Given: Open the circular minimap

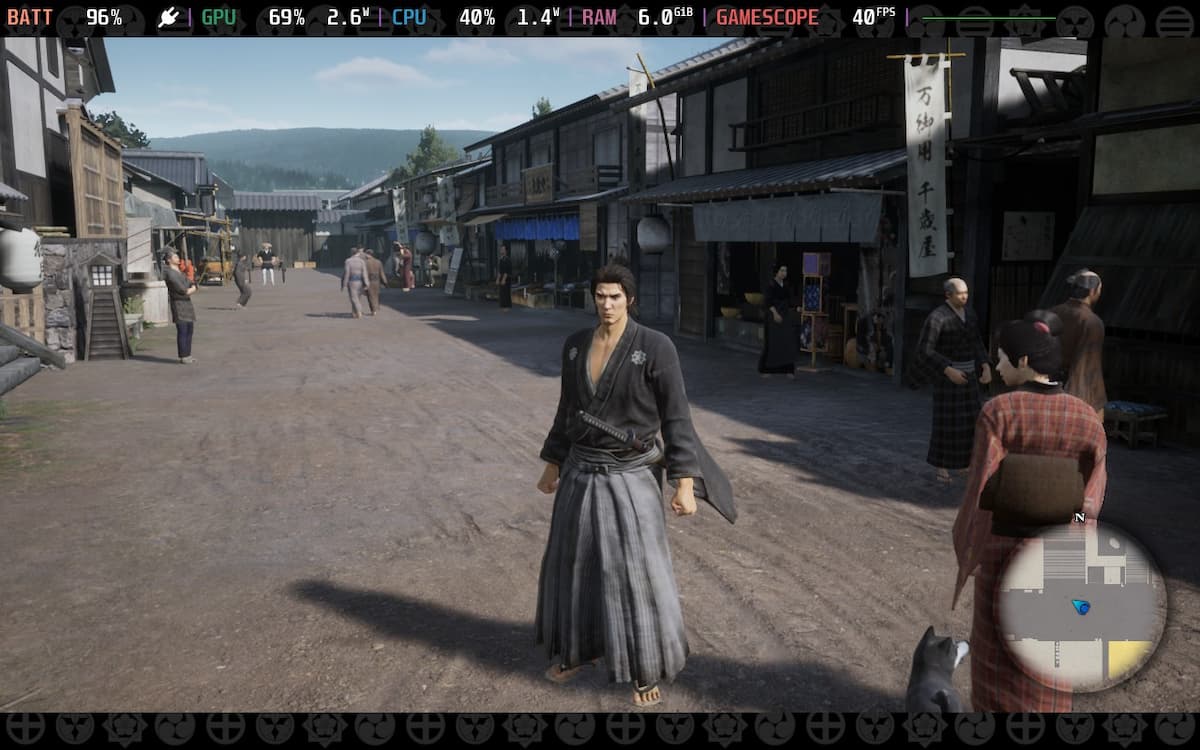Looking at the screenshot, I should pyautogui.click(x=1081, y=607).
